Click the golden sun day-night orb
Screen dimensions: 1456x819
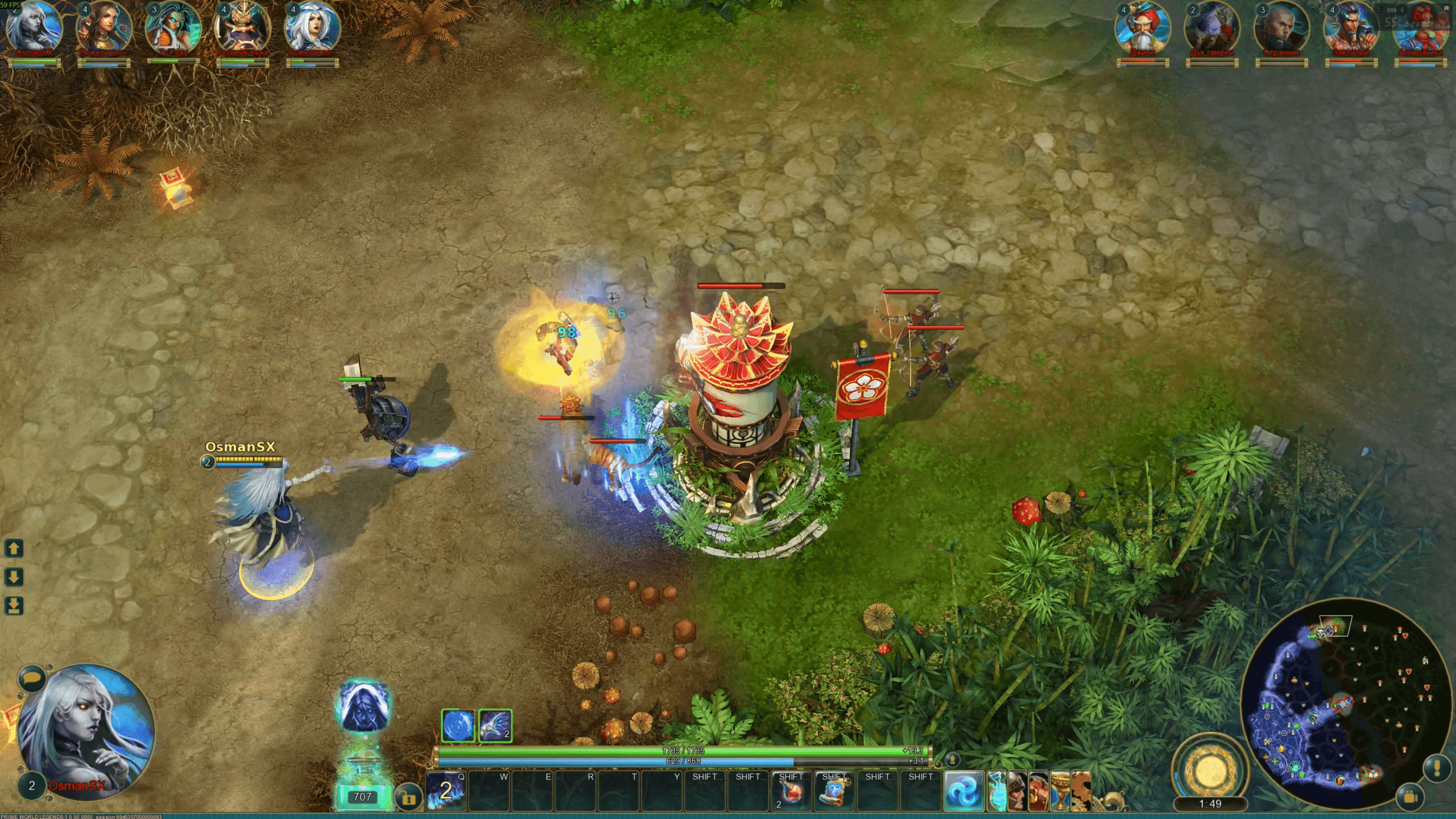1209,771
